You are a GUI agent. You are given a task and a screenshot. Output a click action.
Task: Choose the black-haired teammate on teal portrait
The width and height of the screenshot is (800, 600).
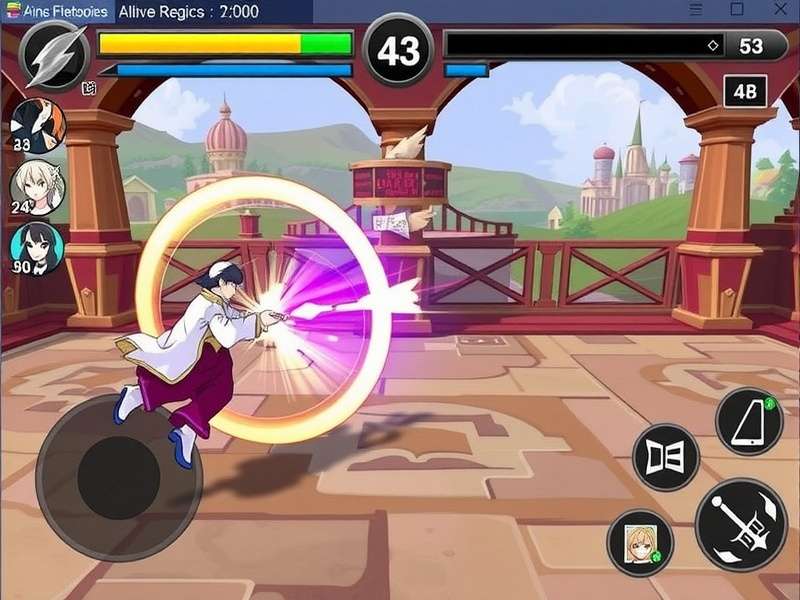pos(37,248)
